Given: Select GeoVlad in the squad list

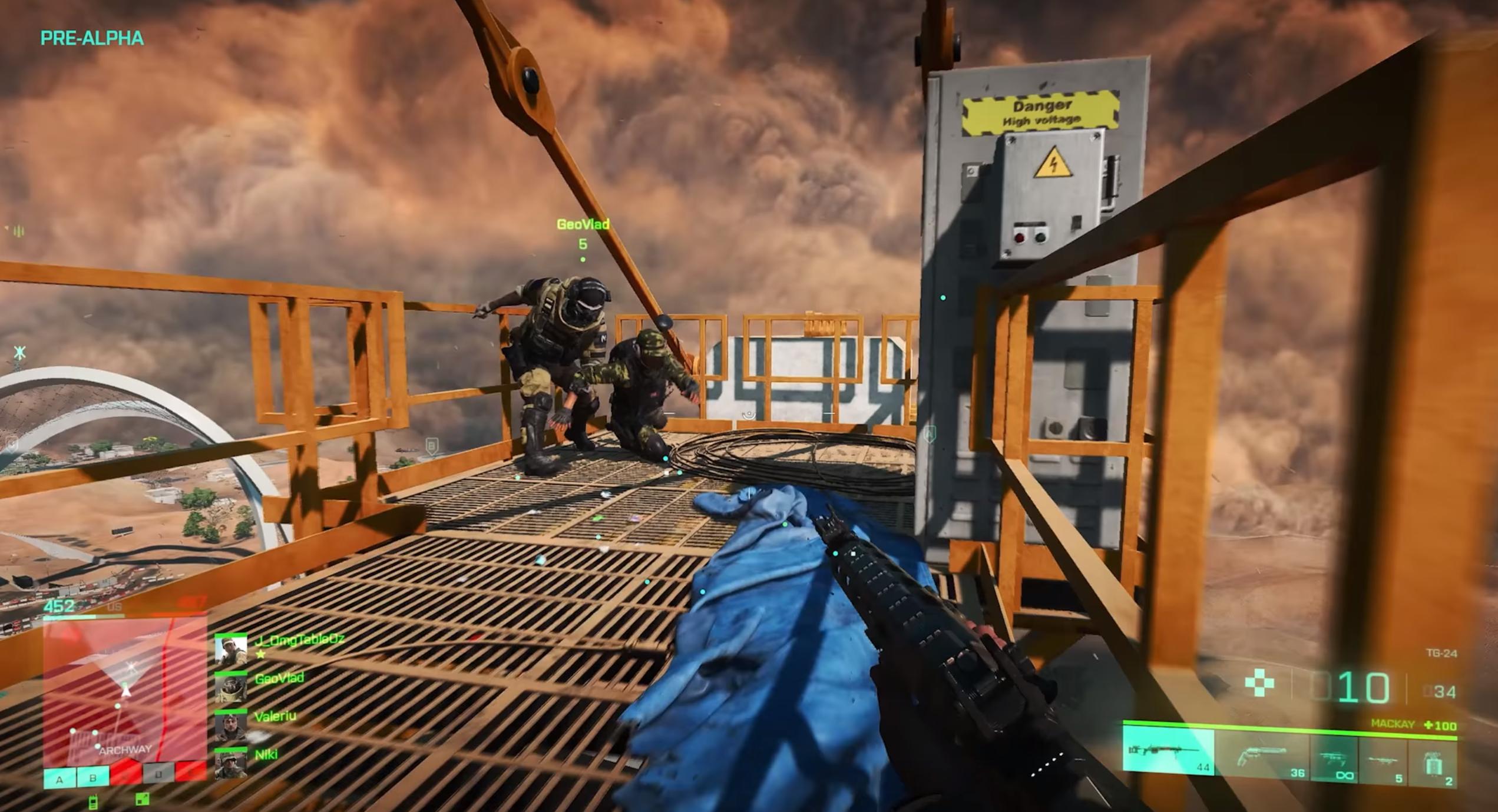Looking at the screenshot, I should (279, 679).
